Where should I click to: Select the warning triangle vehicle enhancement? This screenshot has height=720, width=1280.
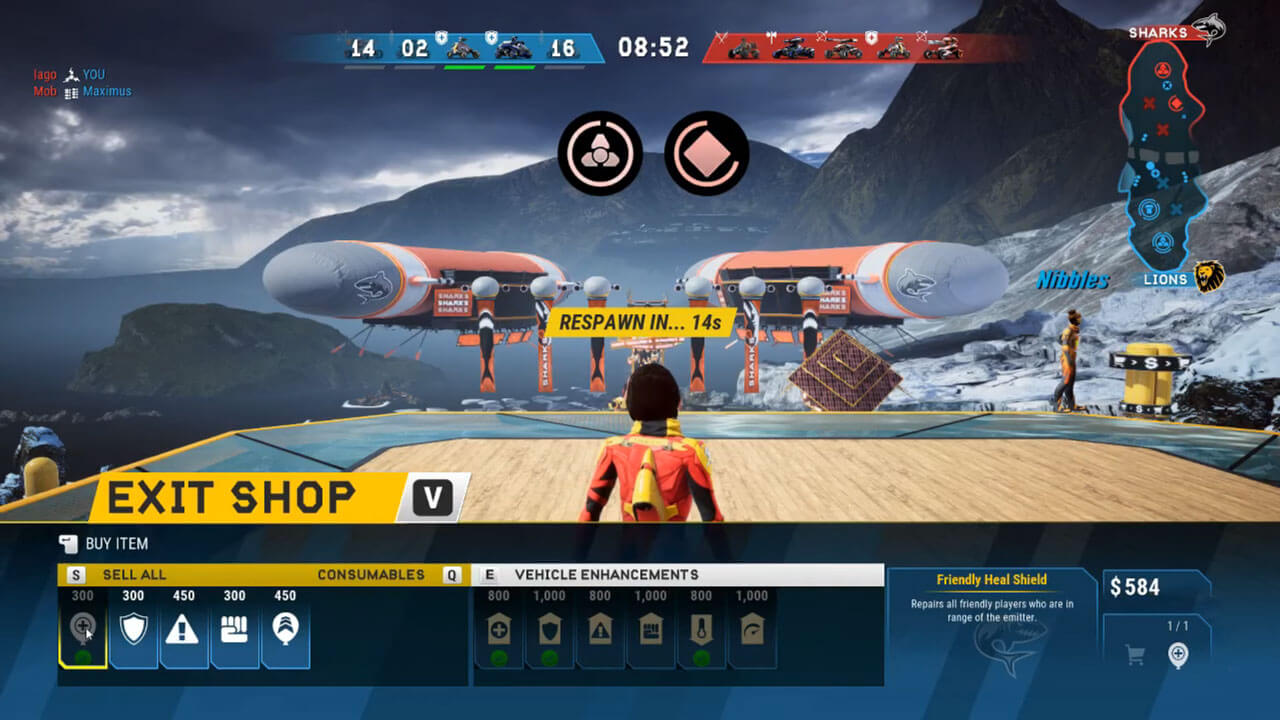click(x=600, y=630)
